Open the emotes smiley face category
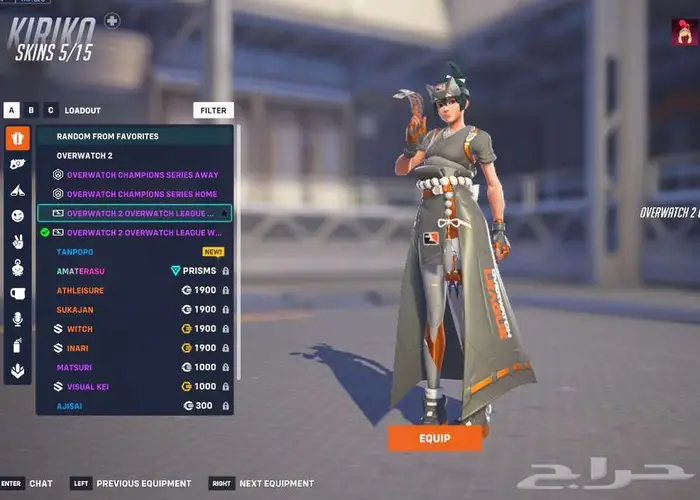 click(x=18, y=215)
